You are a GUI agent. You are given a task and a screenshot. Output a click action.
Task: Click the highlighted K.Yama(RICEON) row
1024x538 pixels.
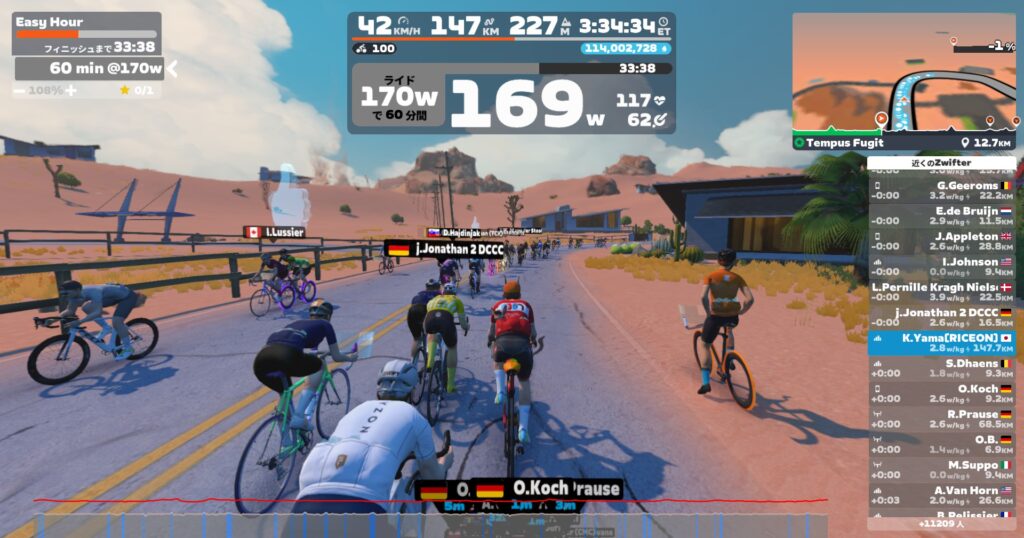[x=941, y=343]
